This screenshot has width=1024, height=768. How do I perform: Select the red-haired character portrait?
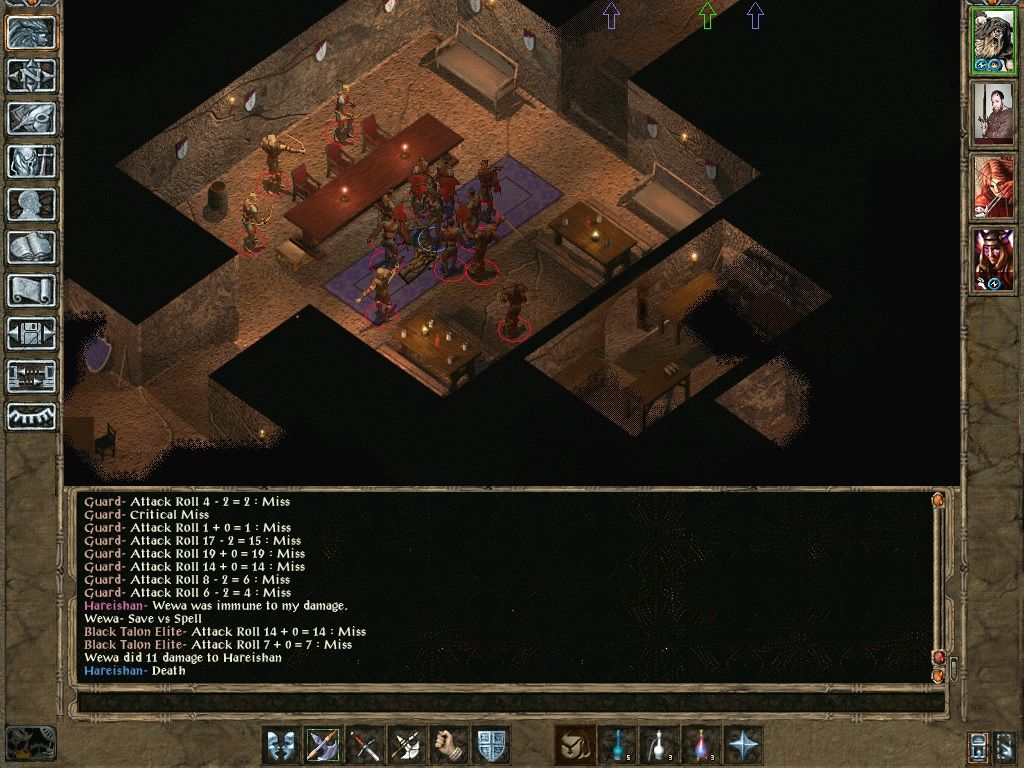[993, 187]
